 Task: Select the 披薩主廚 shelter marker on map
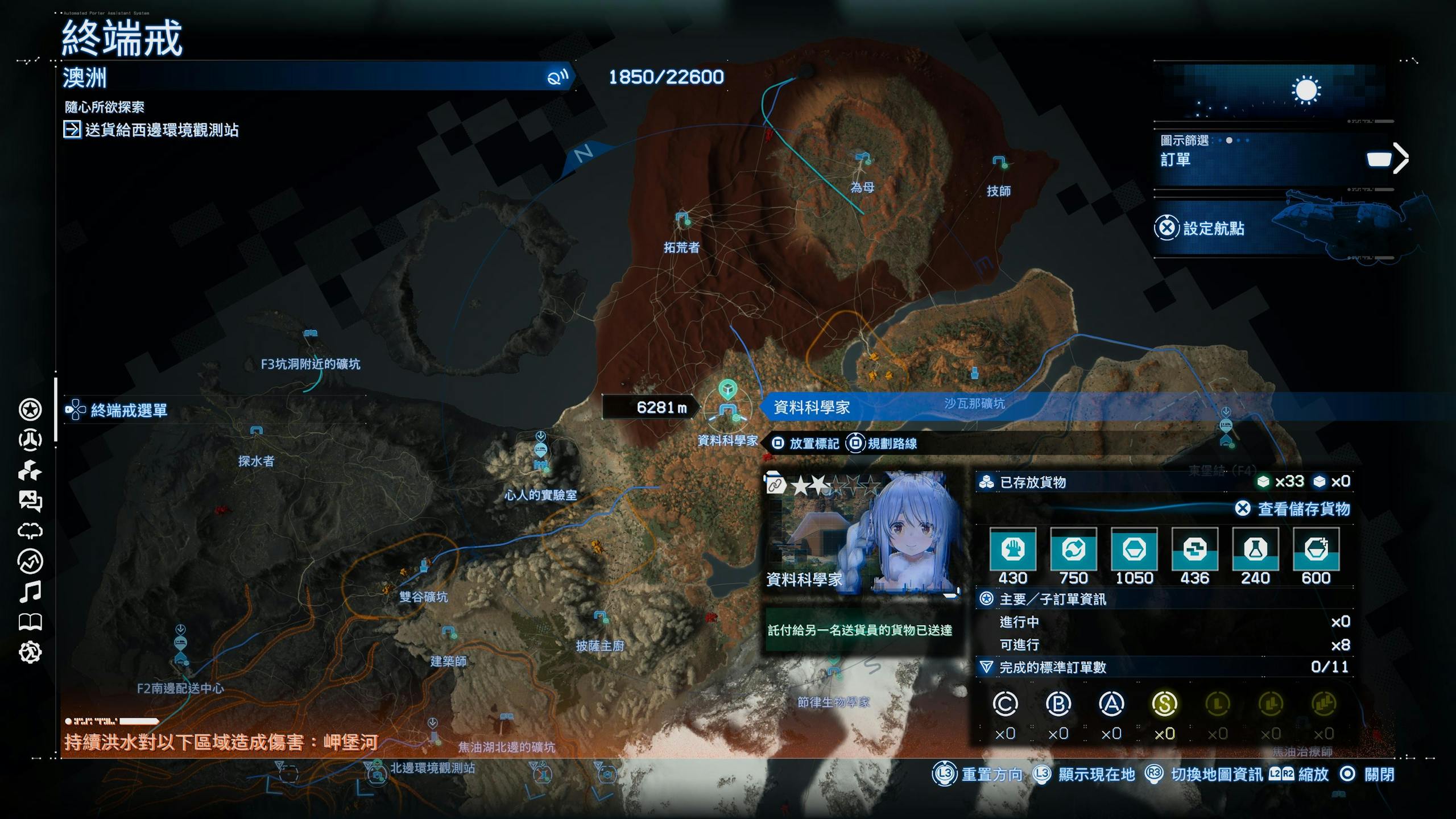[x=601, y=617]
